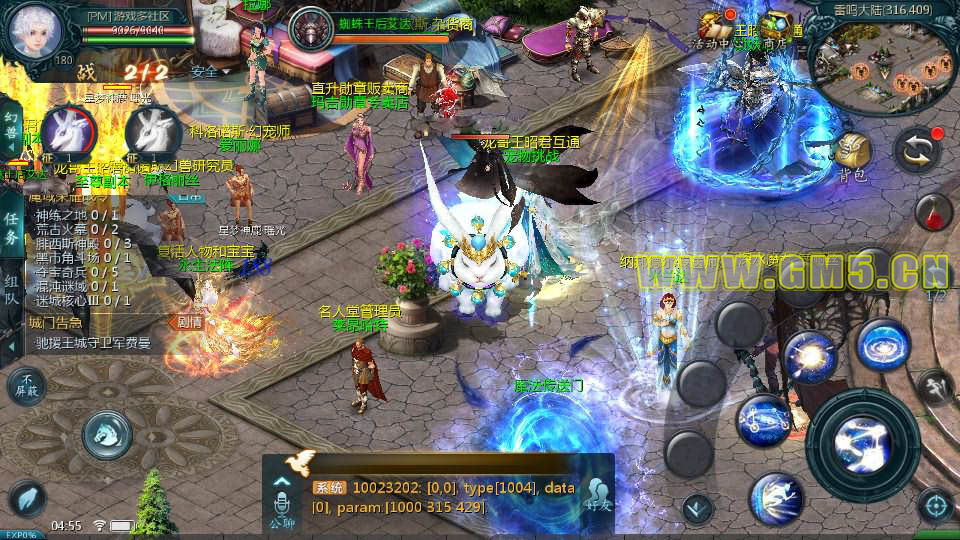Activate the dashing figure skill
The height and width of the screenshot is (540, 960).
coord(775,496)
